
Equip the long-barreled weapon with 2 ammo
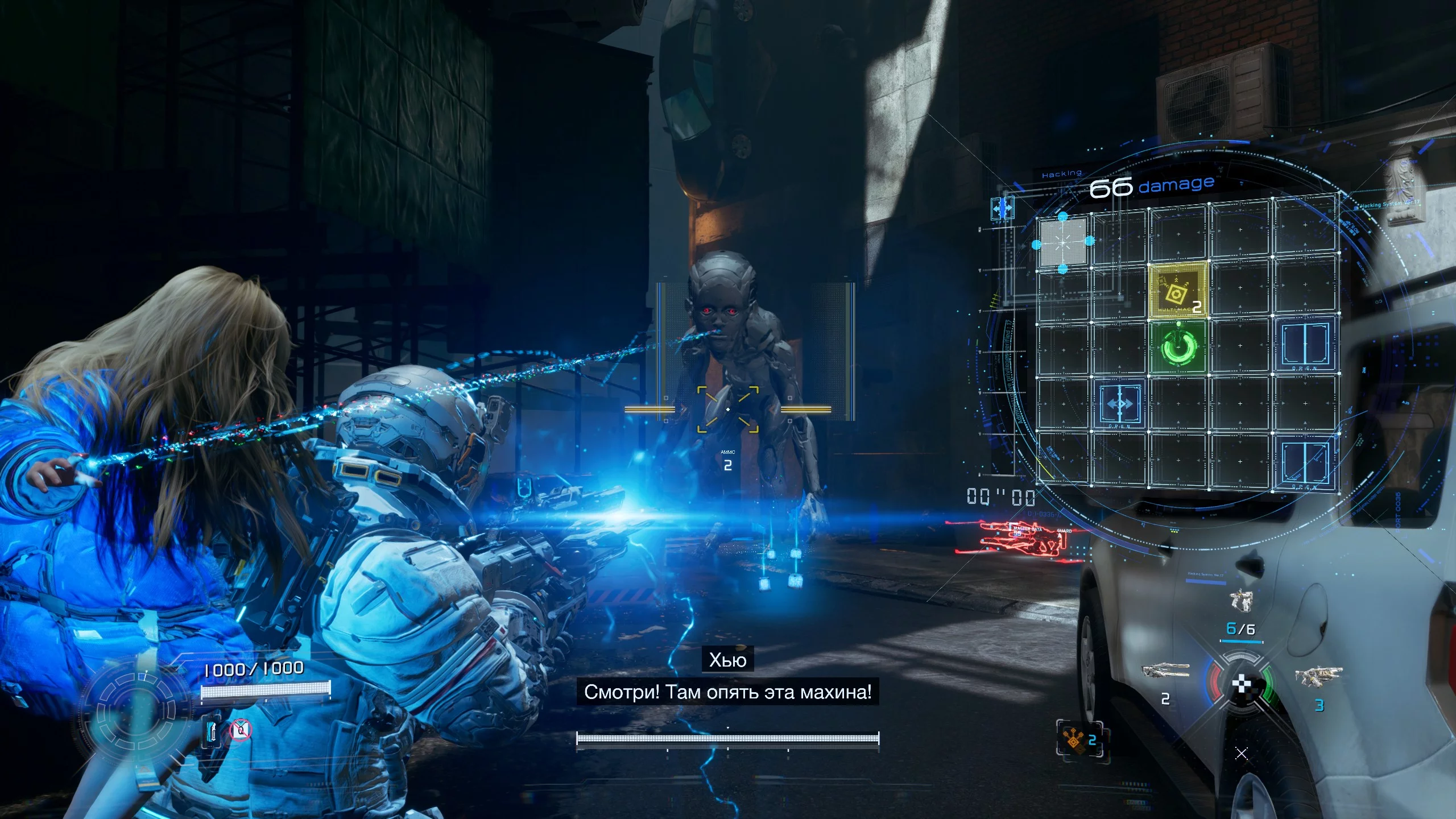pos(1165,671)
